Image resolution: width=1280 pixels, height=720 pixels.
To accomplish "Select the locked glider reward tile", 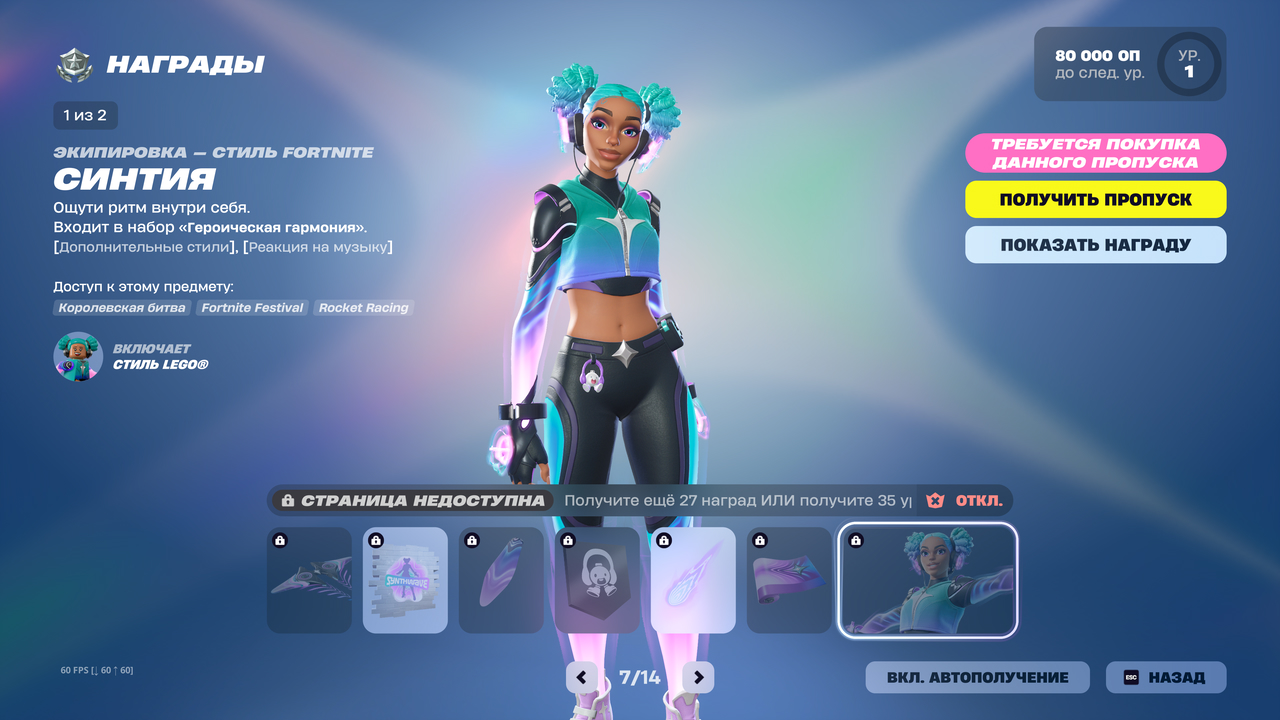I will pyautogui.click(x=309, y=580).
